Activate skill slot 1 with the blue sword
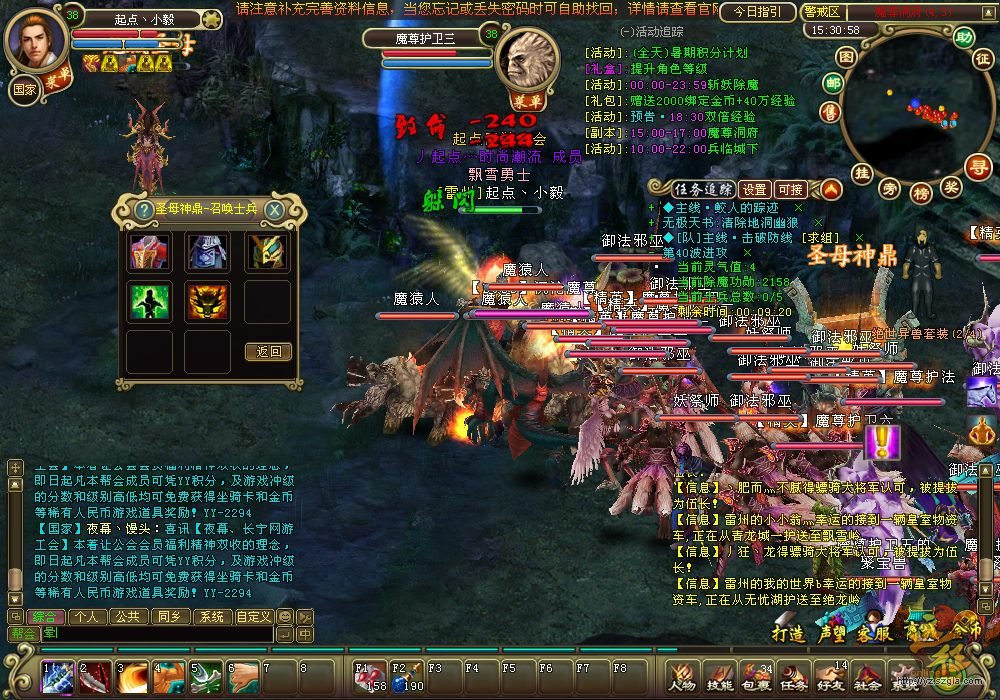This screenshot has width=1000, height=700. click(57, 678)
